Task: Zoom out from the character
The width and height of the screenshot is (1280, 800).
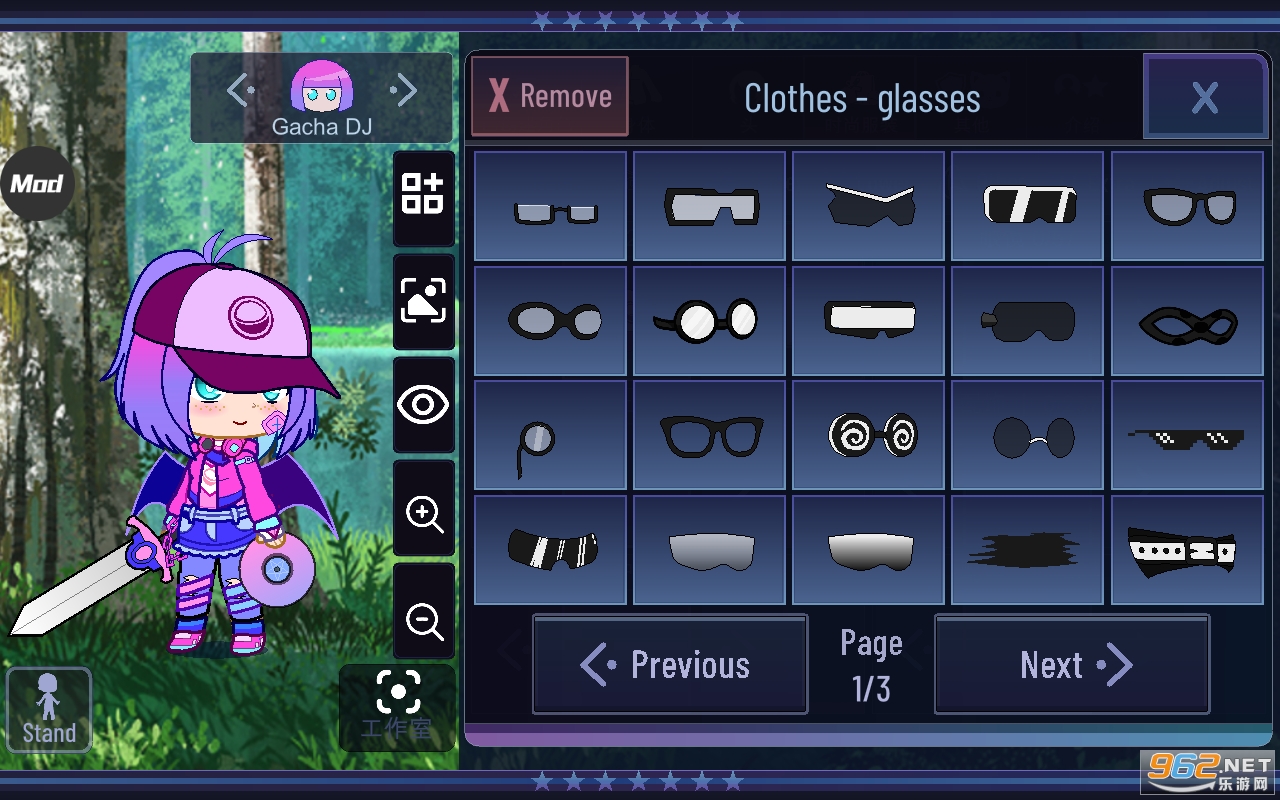Action: [x=424, y=620]
